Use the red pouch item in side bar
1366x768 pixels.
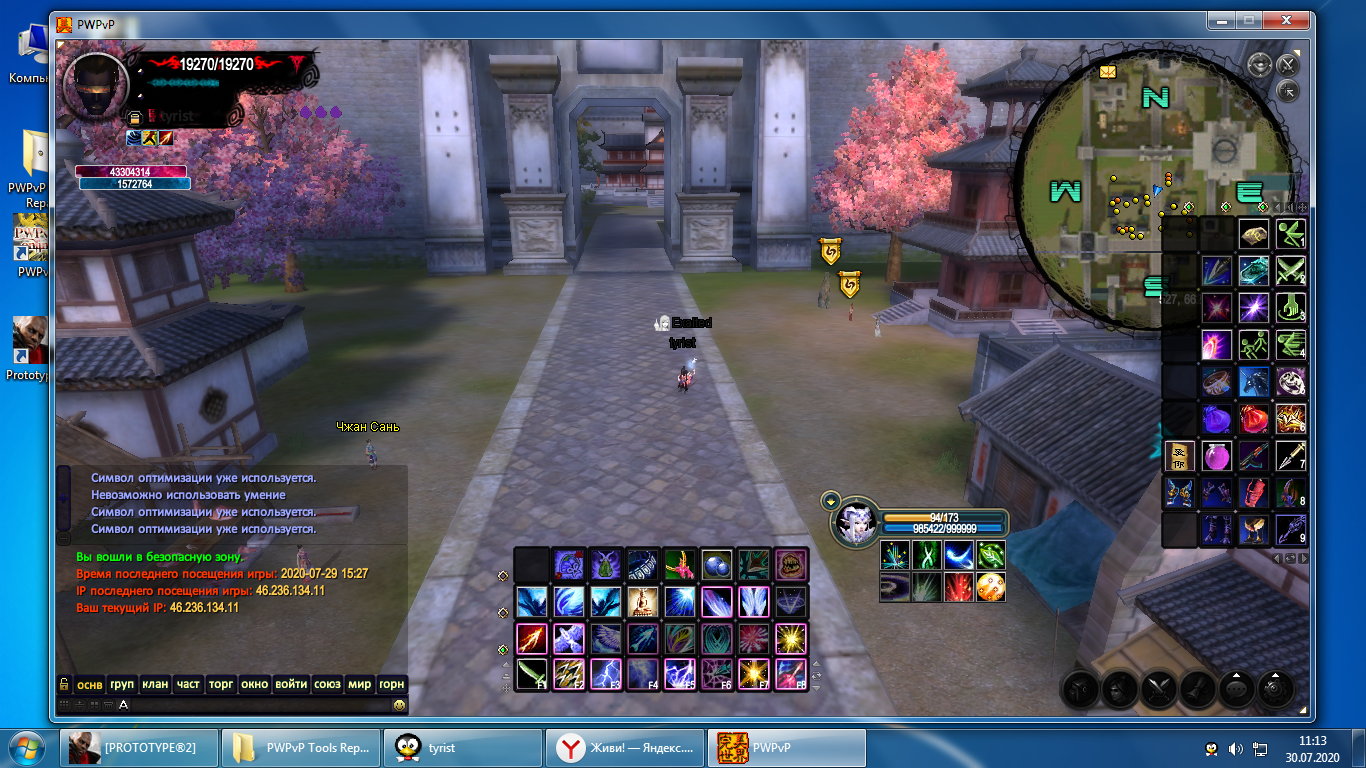[x=1254, y=419]
